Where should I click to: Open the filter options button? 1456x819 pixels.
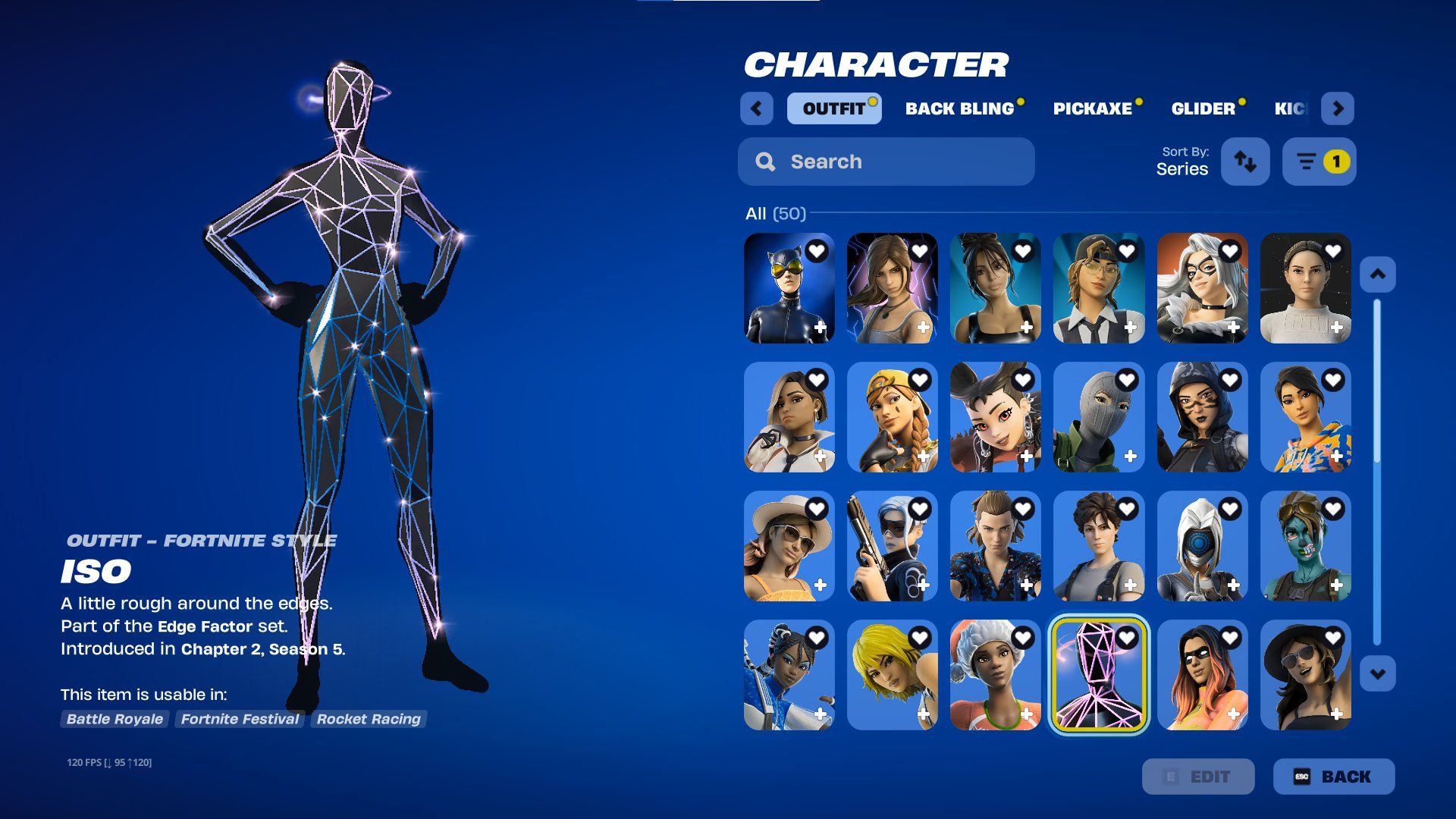click(1319, 162)
